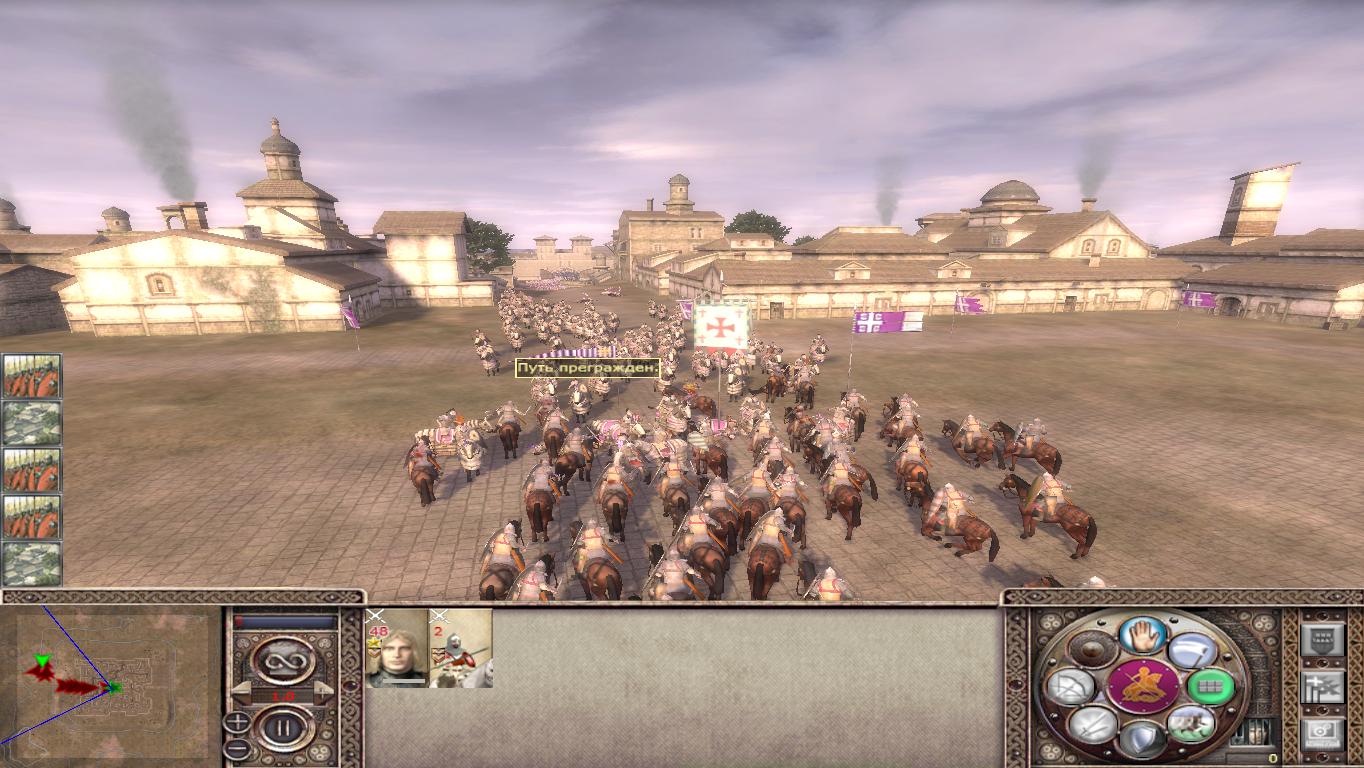Toggle the green formation grid button
1364x768 pixels.
click(1210, 687)
